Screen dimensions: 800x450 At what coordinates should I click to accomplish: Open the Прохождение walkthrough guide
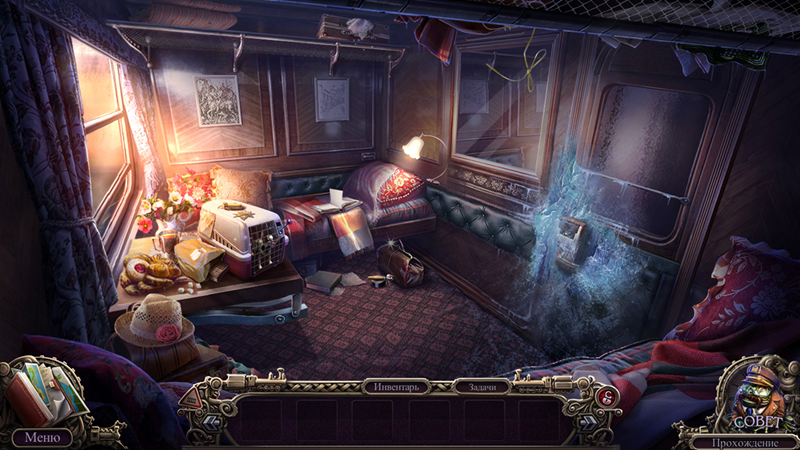point(747,440)
